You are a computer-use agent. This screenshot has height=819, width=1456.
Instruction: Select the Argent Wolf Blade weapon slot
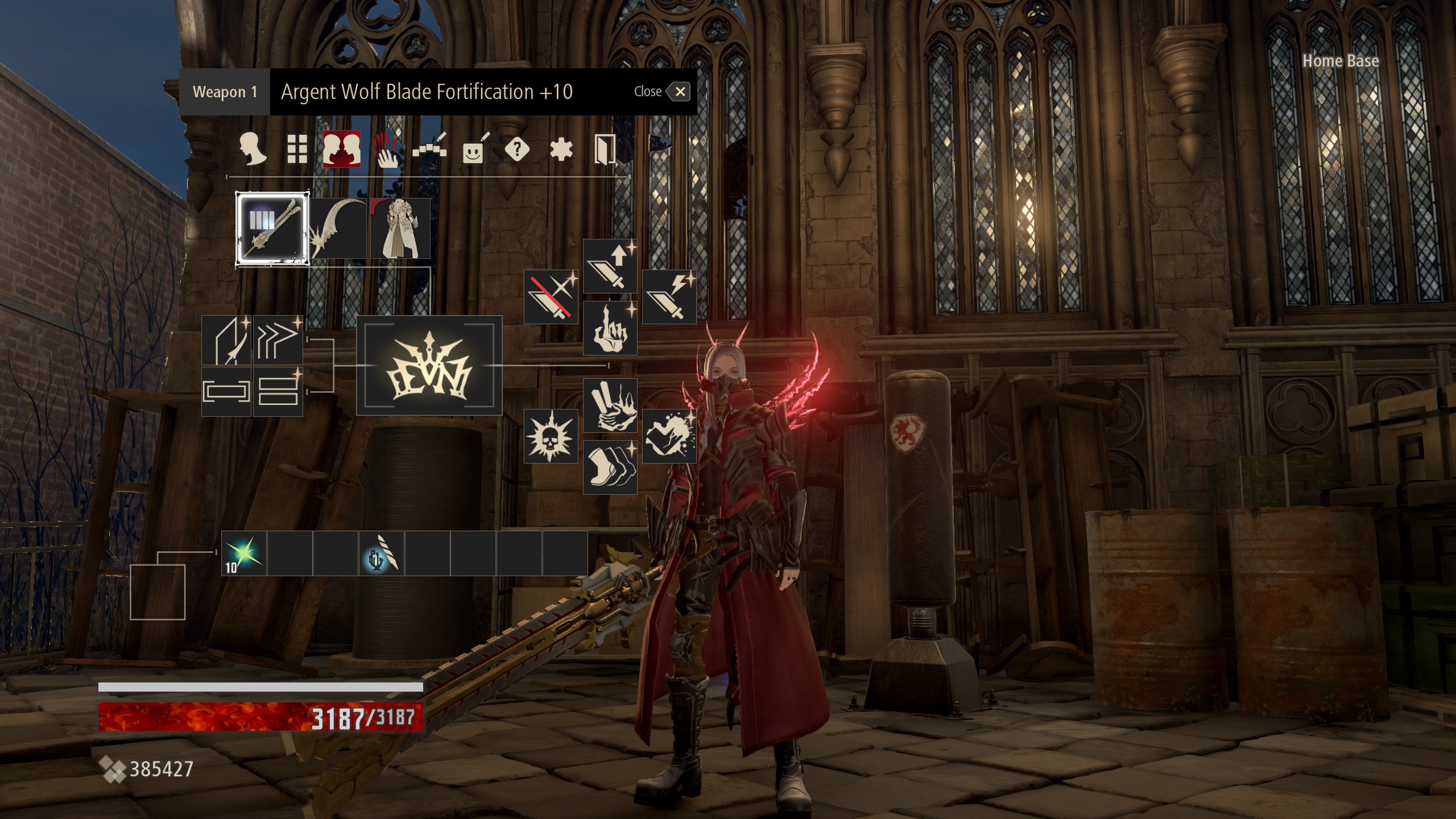click(273, 229)
